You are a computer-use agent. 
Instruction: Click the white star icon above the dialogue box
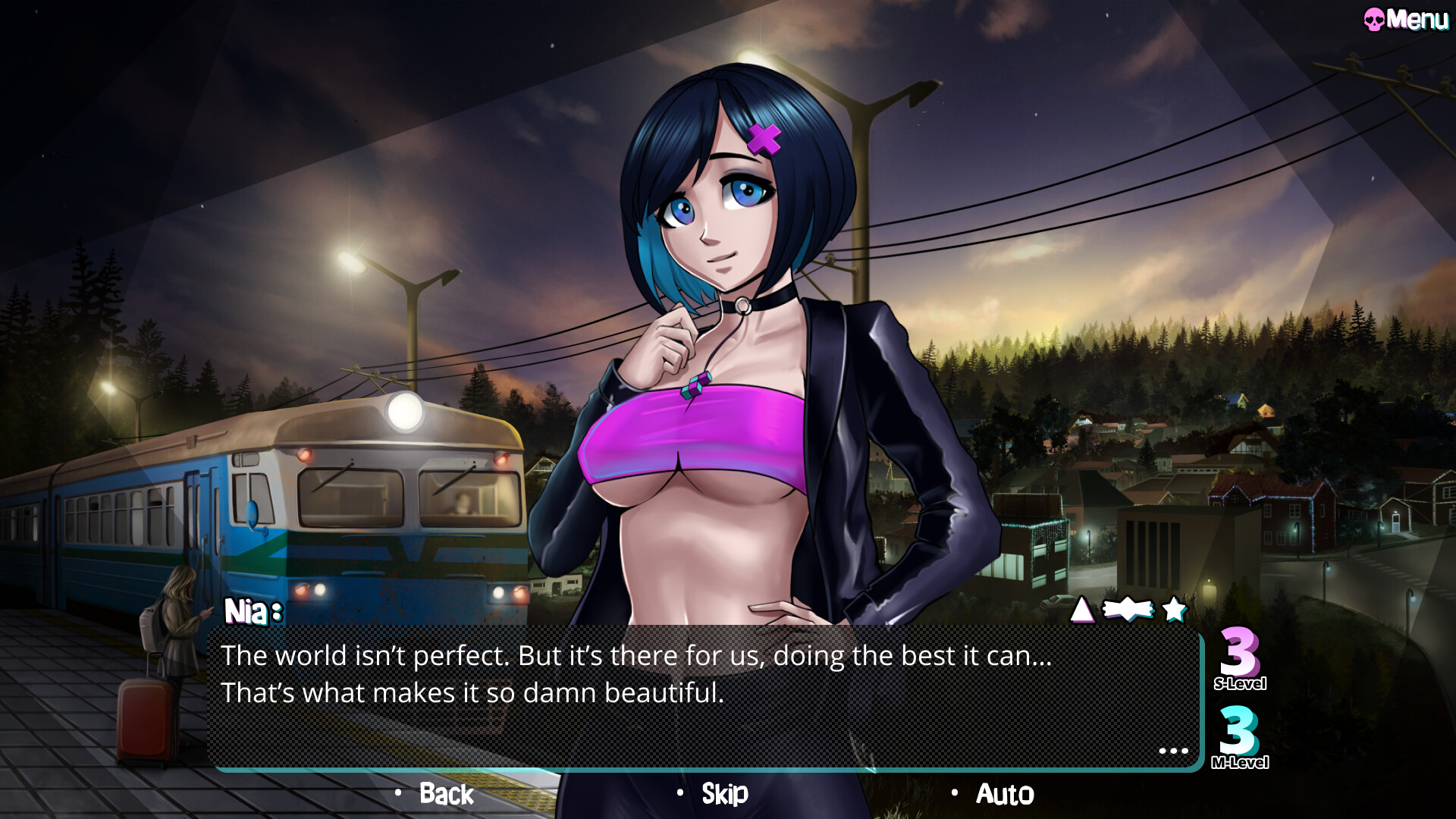[x=1174, y=609]
